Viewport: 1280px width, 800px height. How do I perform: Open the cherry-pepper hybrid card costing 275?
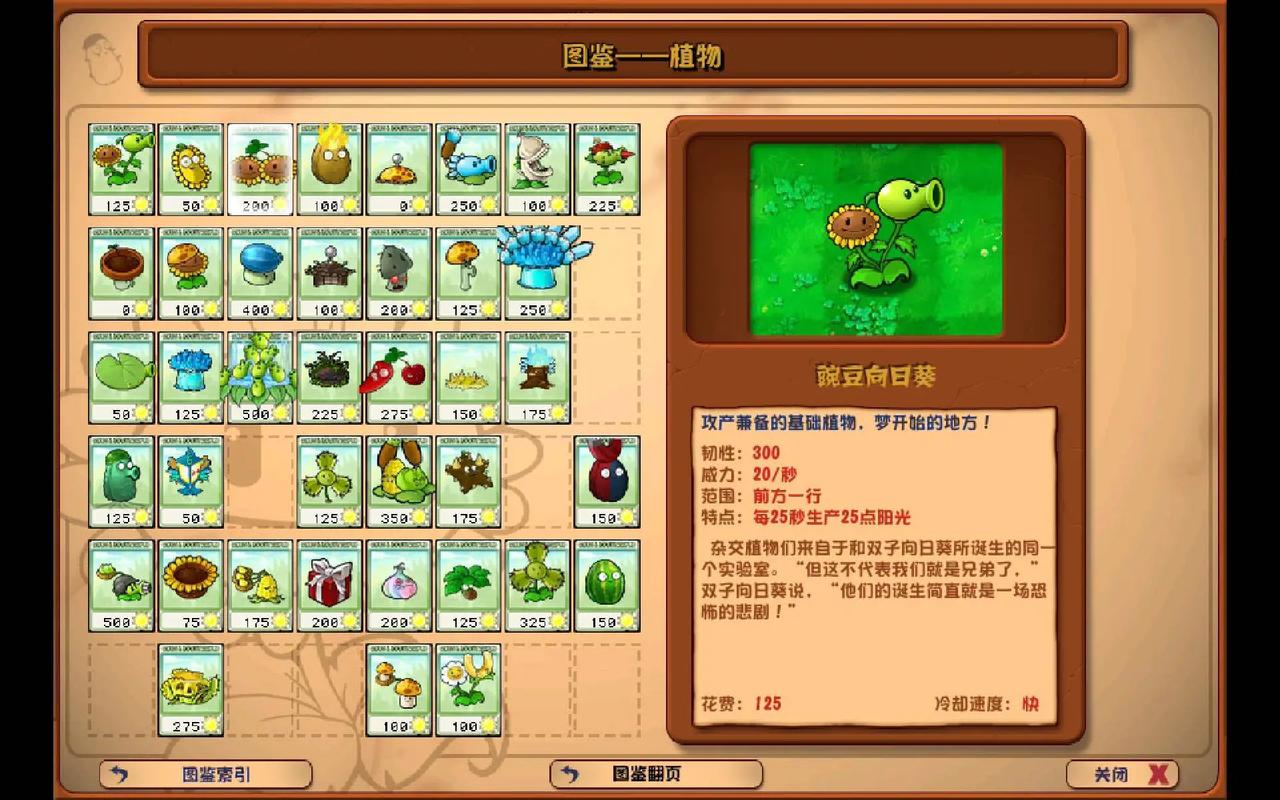pos(398,375)
